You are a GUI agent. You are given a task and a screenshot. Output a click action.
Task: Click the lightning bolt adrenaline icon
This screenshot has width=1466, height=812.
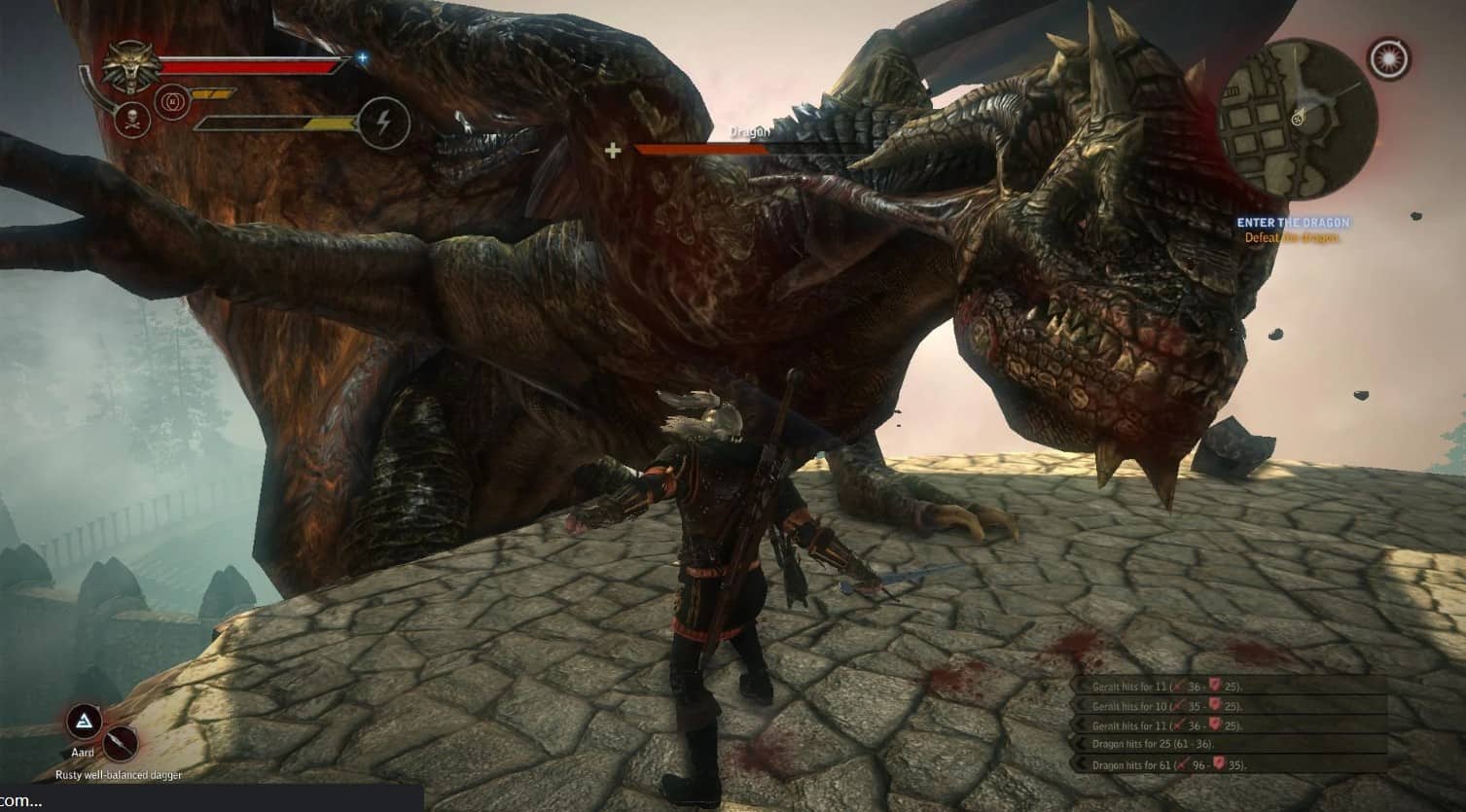click(x=383, y=124)
